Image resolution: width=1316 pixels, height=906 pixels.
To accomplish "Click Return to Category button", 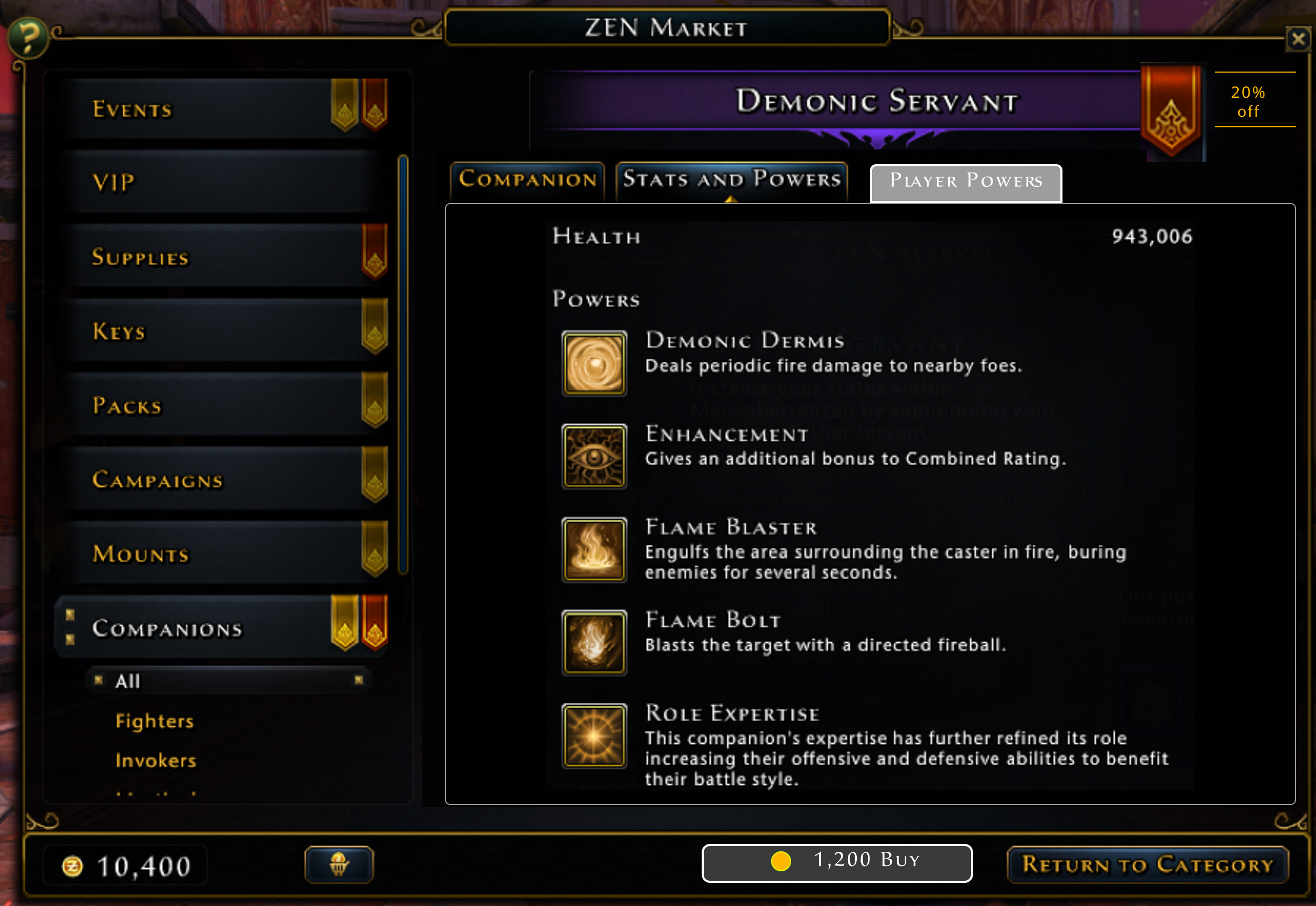I will pyautogui.click(x=1147, y=864).
